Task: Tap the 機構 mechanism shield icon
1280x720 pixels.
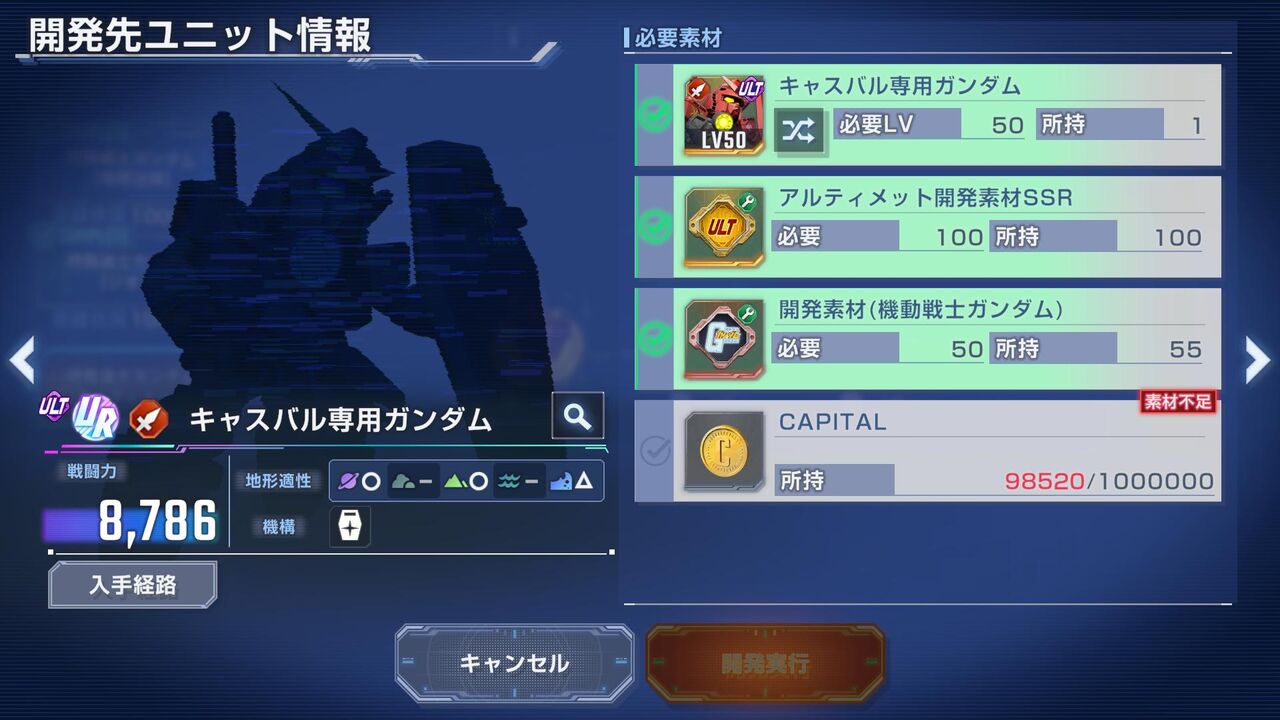Action: (x=350, y=526)
